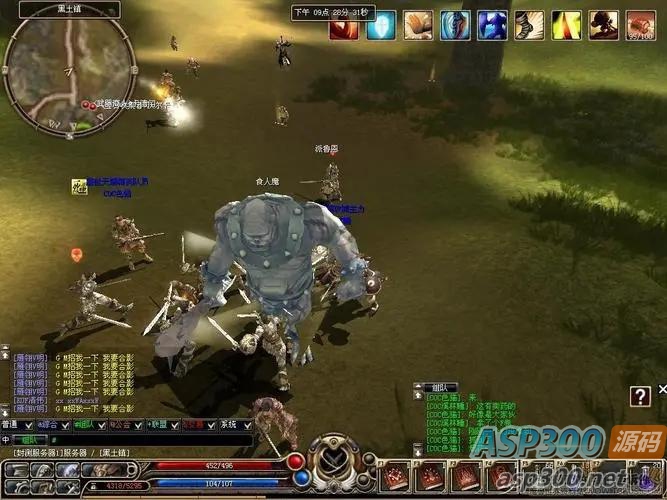Toggle the 系统 system channel filter

coord(230,425)
